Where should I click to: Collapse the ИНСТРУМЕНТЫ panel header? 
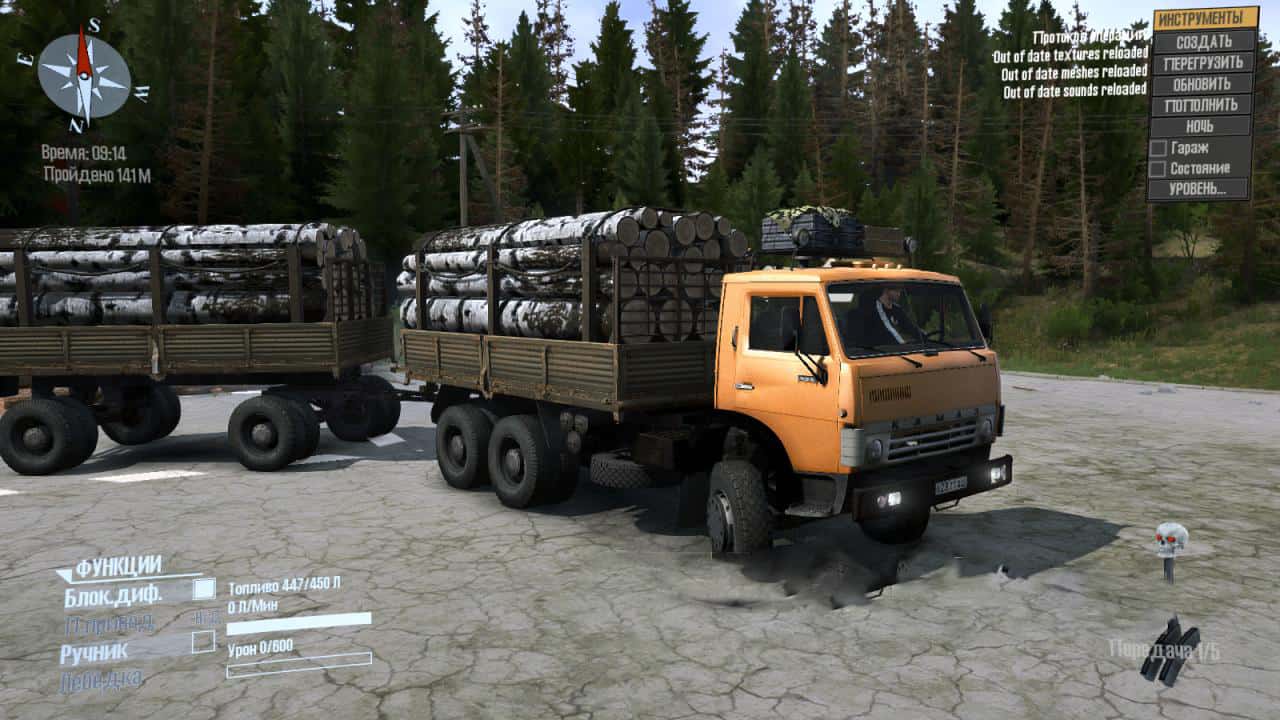click(1204, 19)
